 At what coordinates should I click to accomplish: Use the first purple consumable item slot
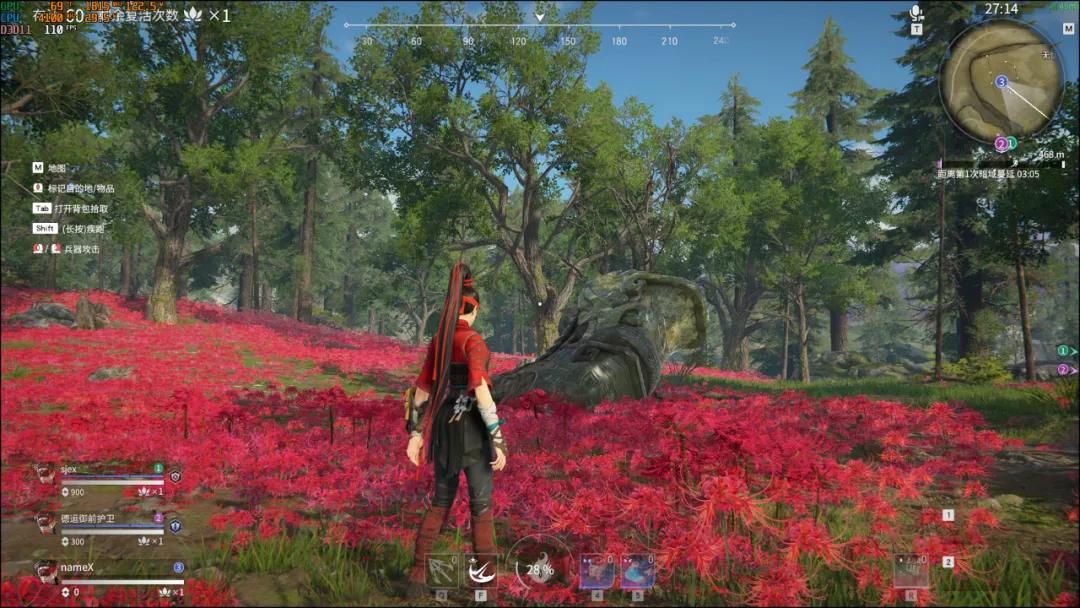[597, 571]
